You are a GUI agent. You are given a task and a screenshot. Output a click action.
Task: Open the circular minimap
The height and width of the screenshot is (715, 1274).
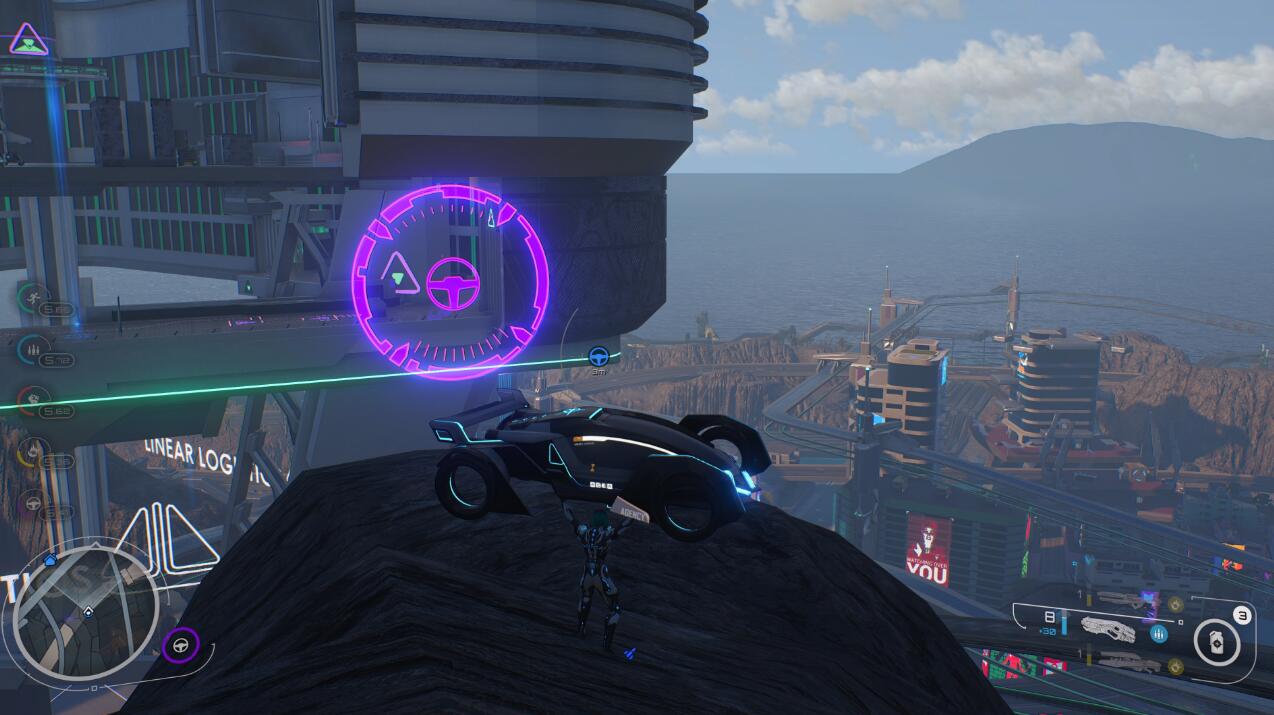coord(87,611)
